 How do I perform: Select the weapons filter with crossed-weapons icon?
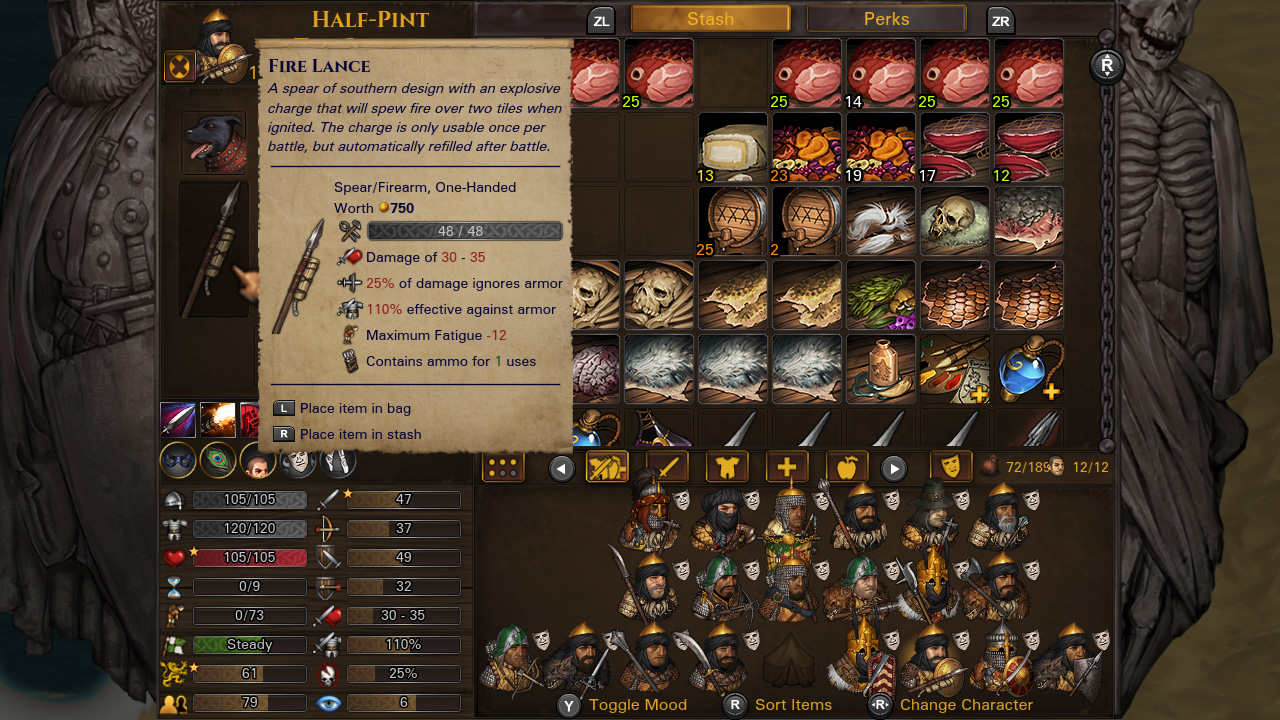(606, 466)
